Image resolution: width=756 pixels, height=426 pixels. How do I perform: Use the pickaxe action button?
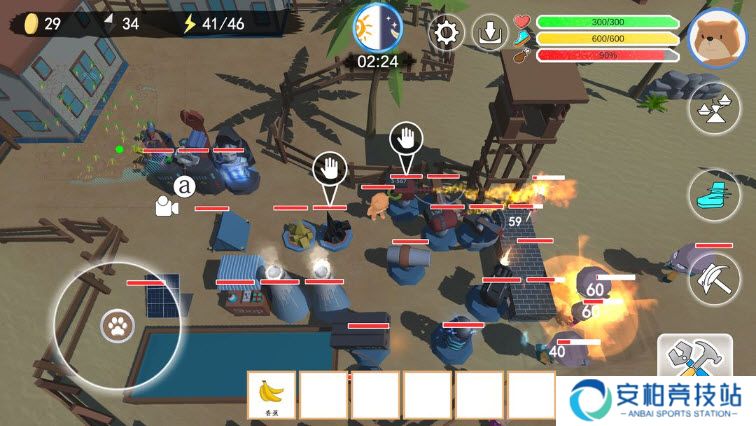[716, 275]
